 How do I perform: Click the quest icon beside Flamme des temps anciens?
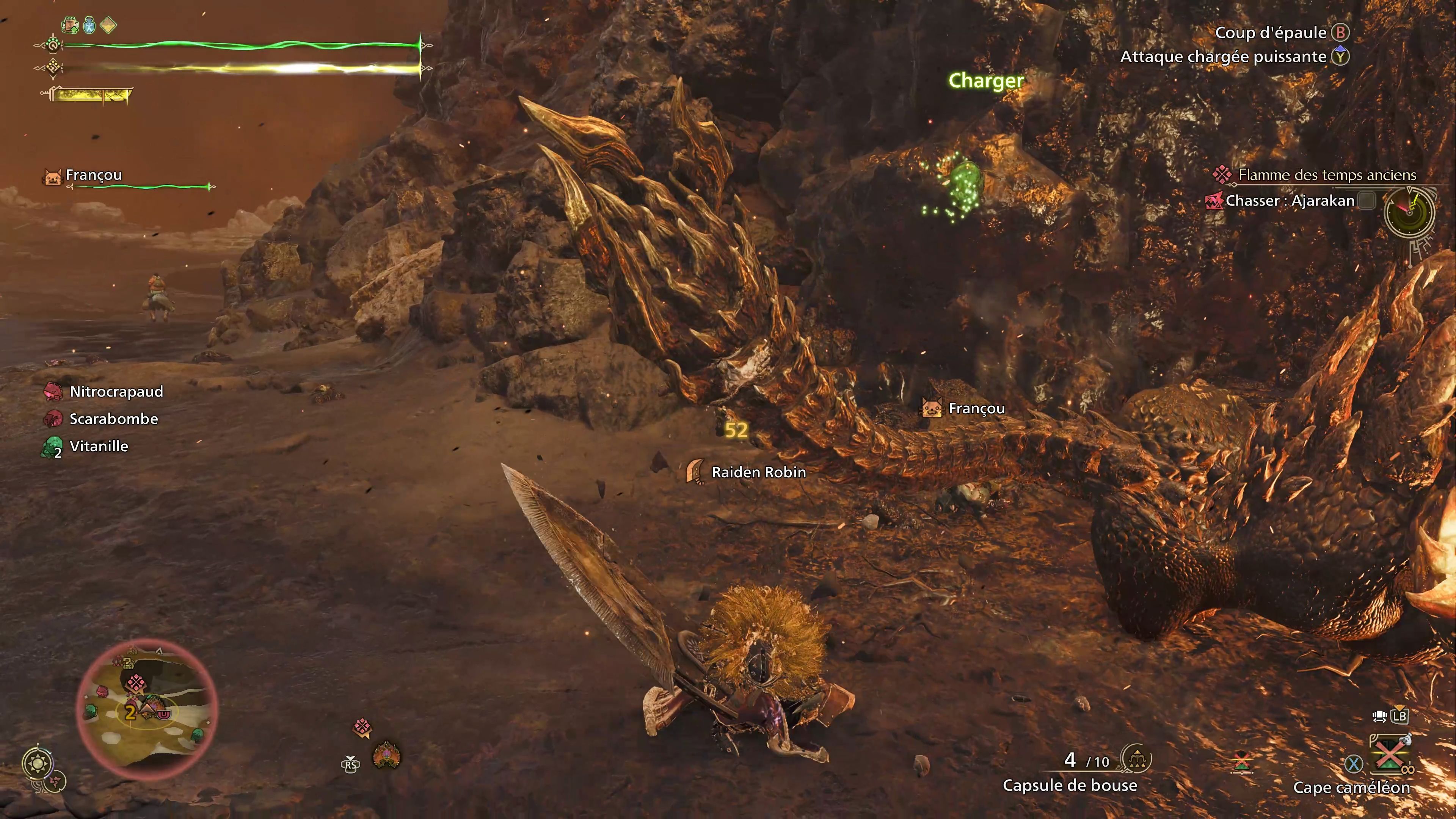(x=1221, y=175)
